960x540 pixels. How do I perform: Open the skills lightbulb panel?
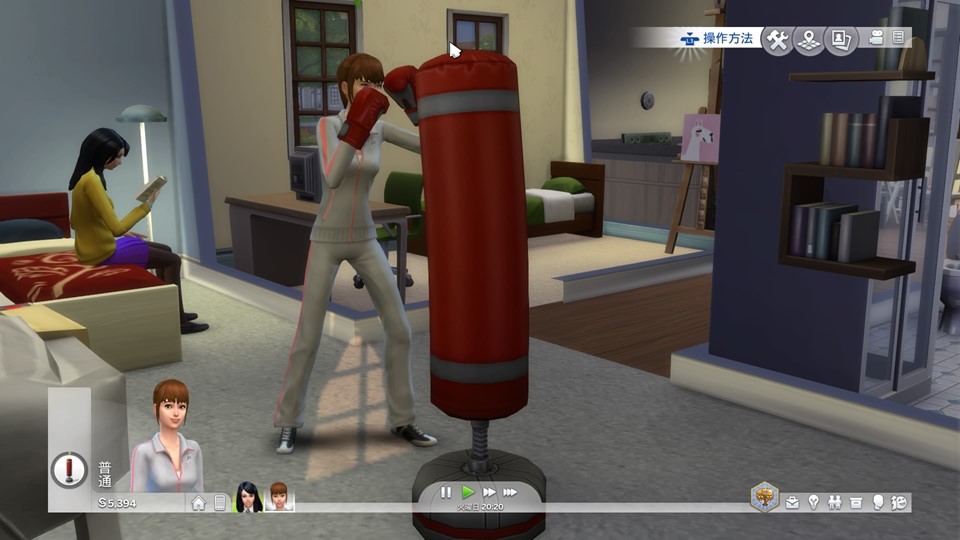pos(814,502)
